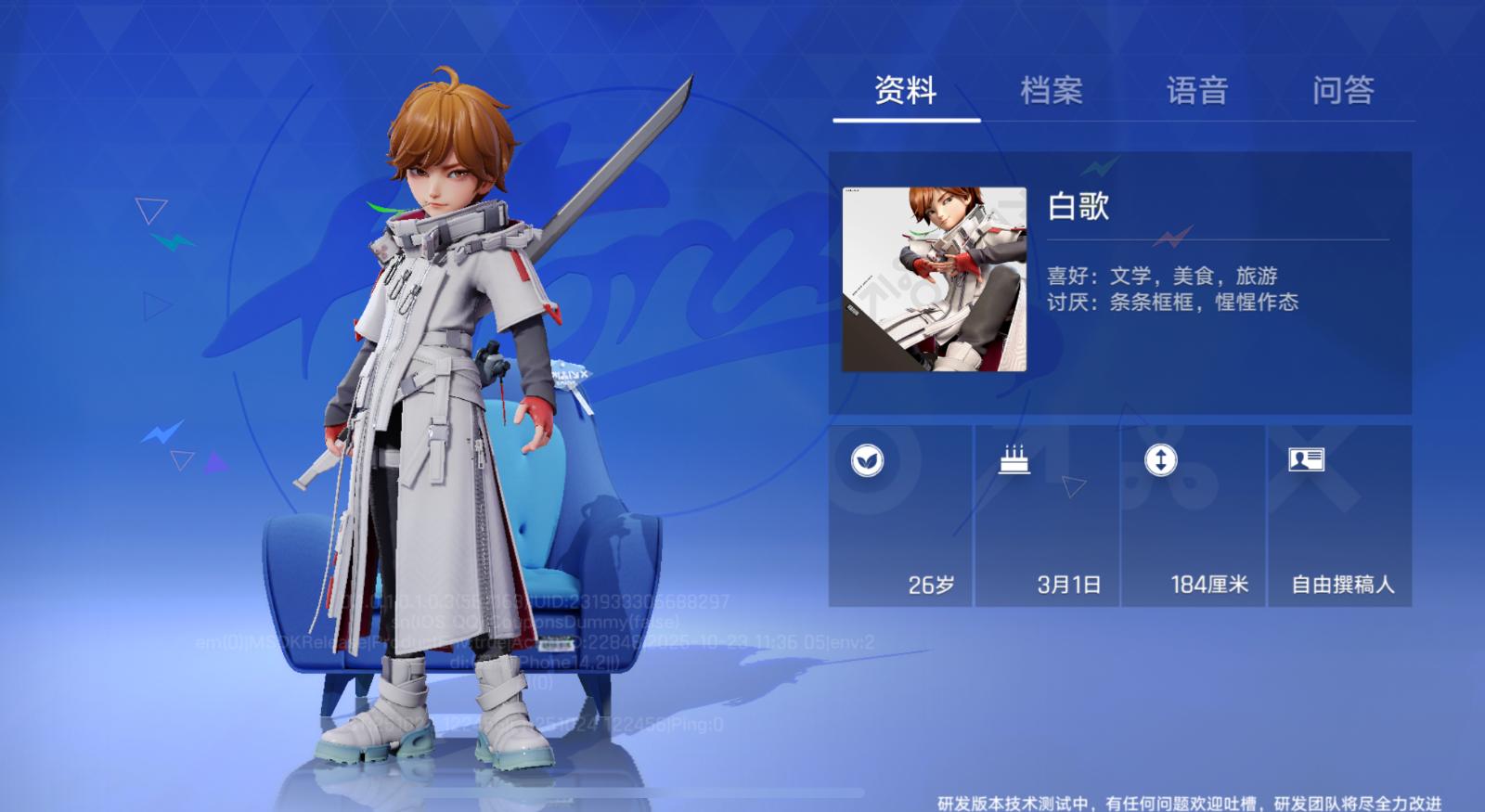
Task: Open the 档案 tab
Action: [1052, 91]
